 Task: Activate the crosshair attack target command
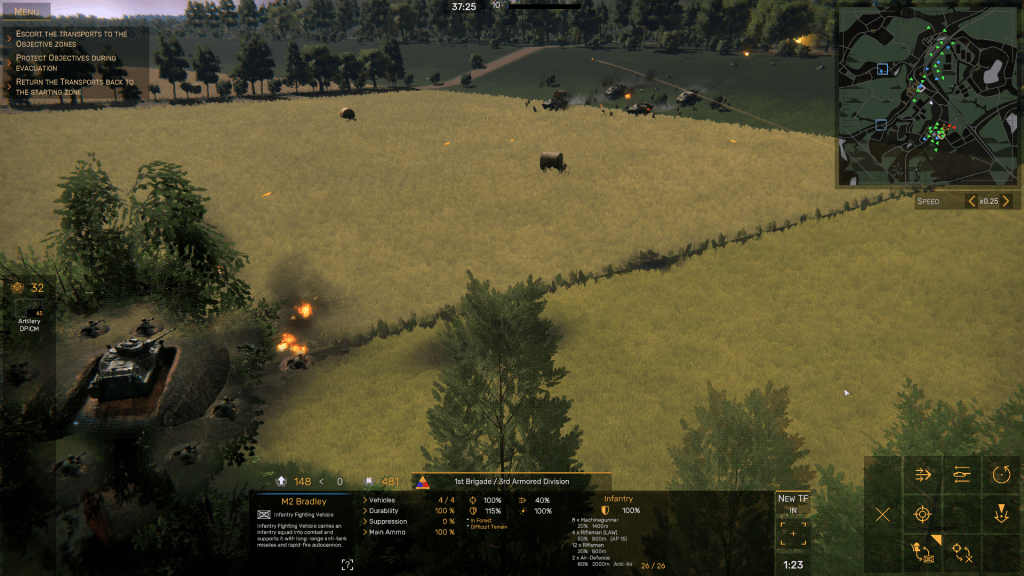click(x=923, y=514)
